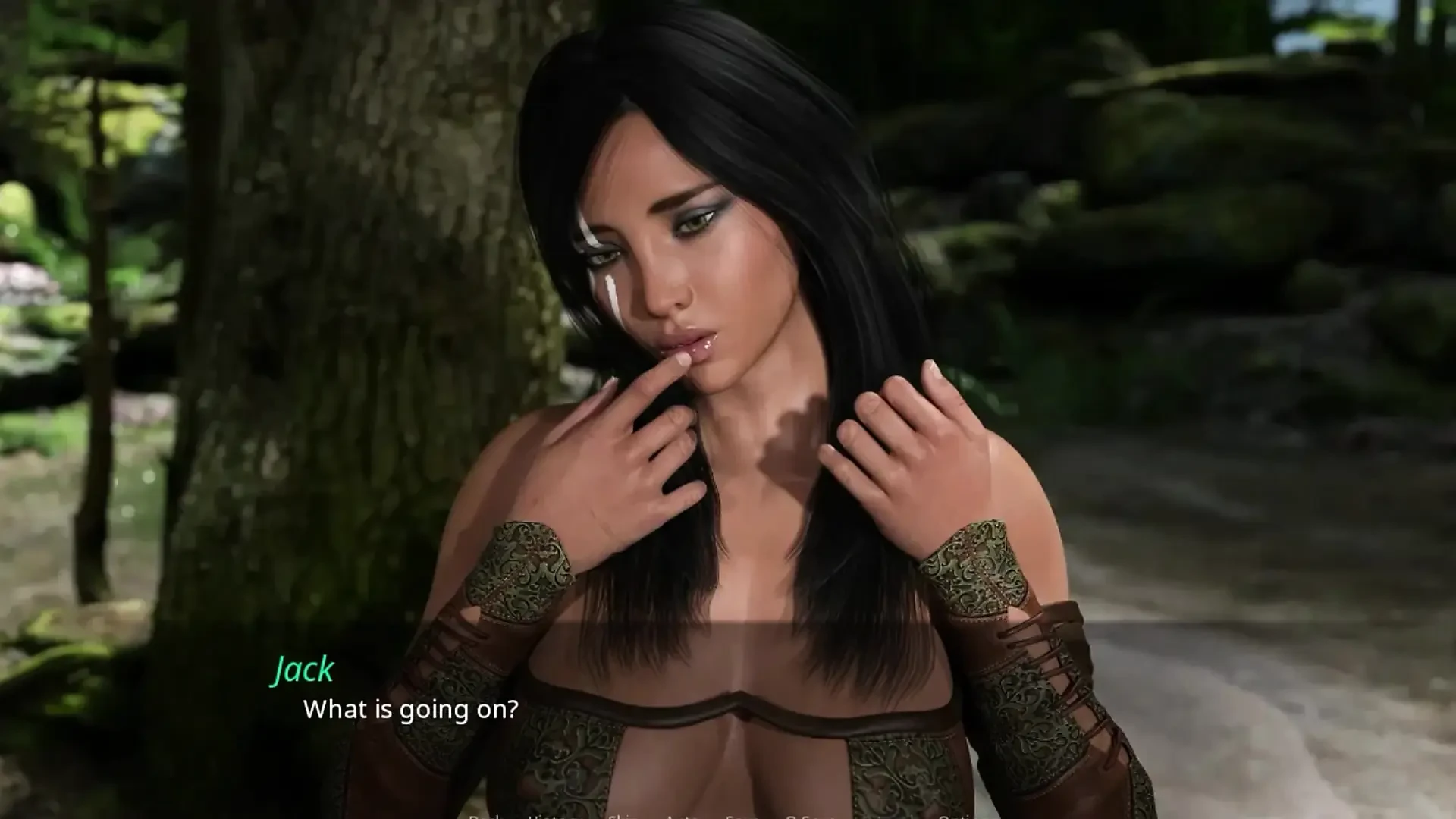
Task: Open the dialogue History log
Action: click(x=548, y=817)
